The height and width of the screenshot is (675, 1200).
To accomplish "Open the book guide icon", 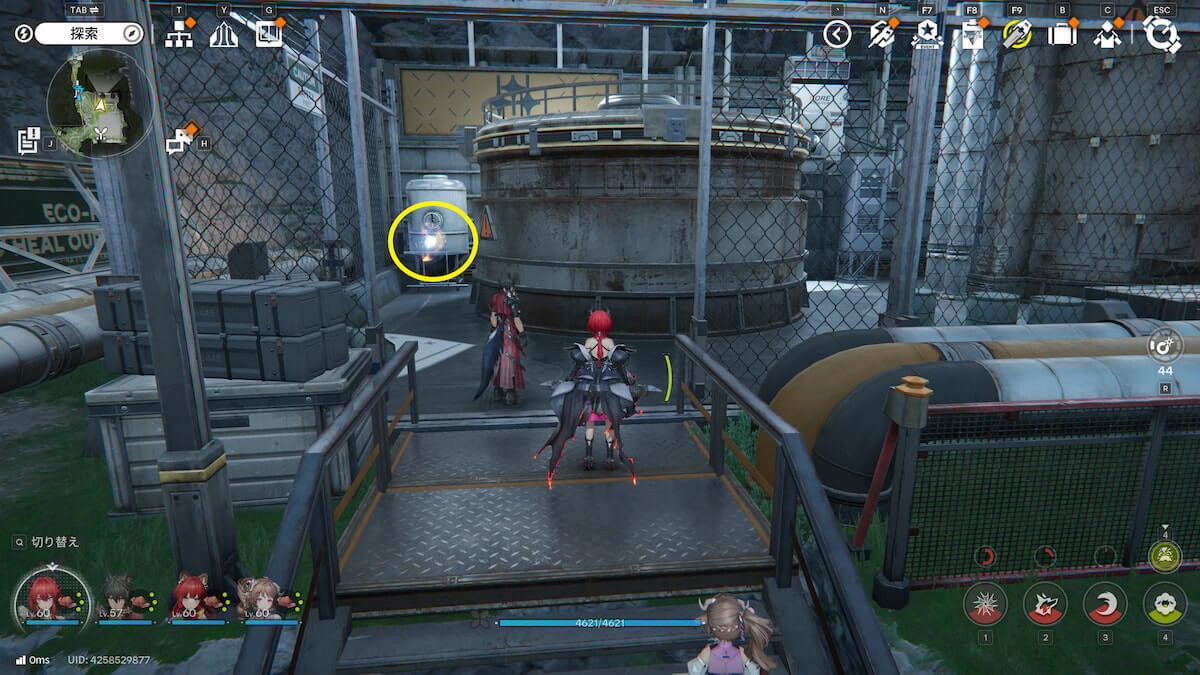I will click(x=268, y=35).
